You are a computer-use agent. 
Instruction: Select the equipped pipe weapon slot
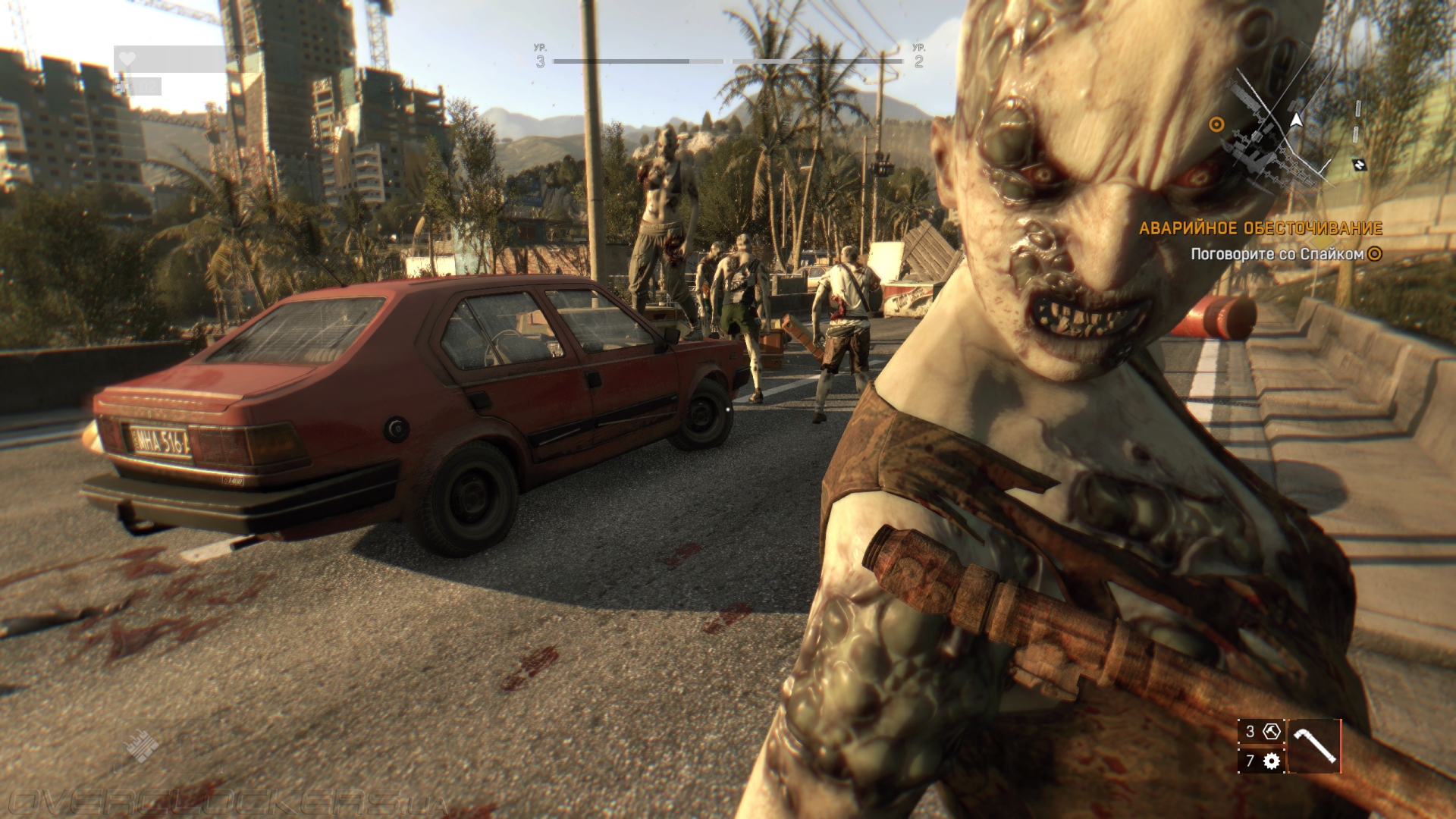point(1314,746)
